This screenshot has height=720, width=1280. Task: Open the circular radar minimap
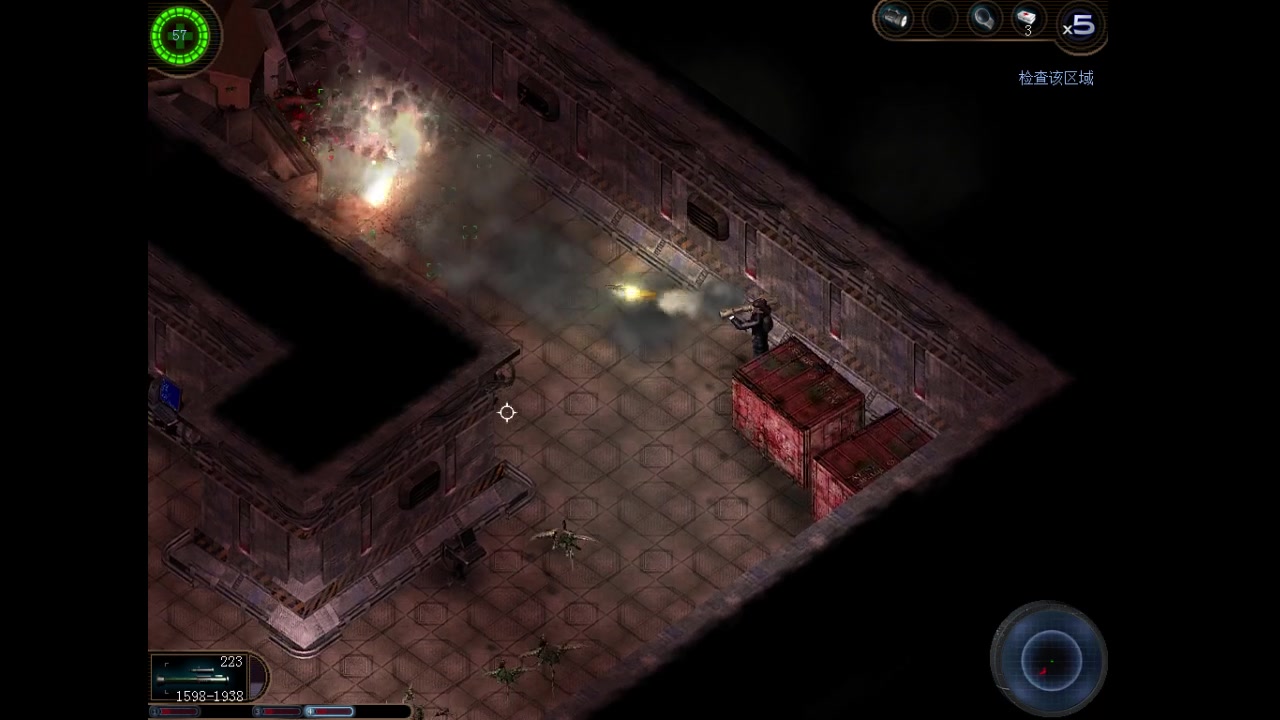[x=1049, y=659]
